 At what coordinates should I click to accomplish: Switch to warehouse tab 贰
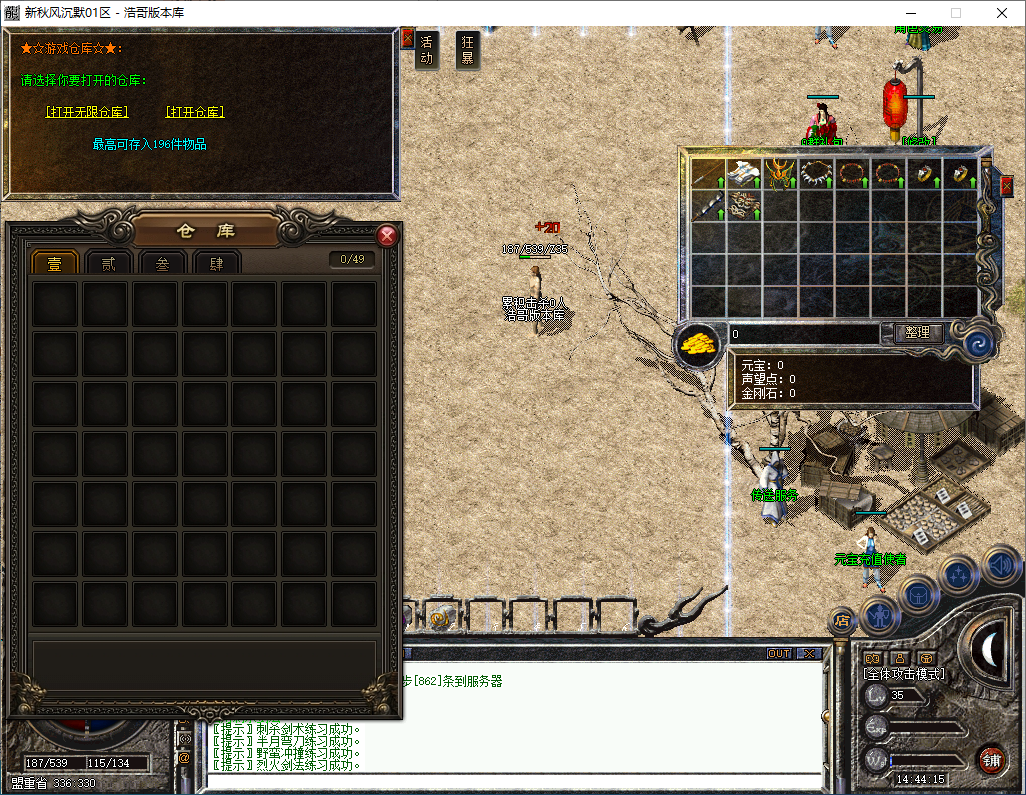click(x=108, y=263)
